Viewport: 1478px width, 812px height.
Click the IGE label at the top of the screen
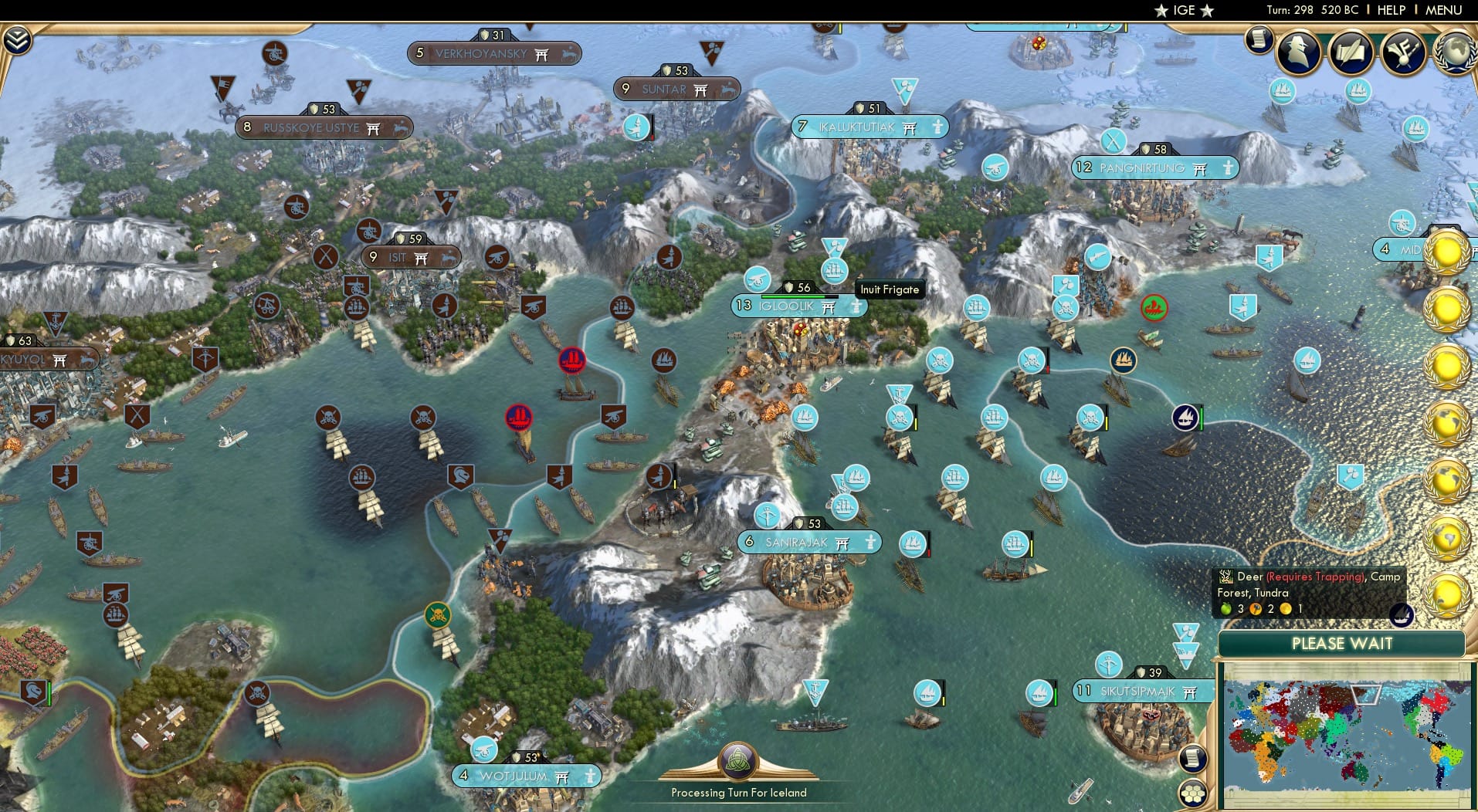[1181, 10]
